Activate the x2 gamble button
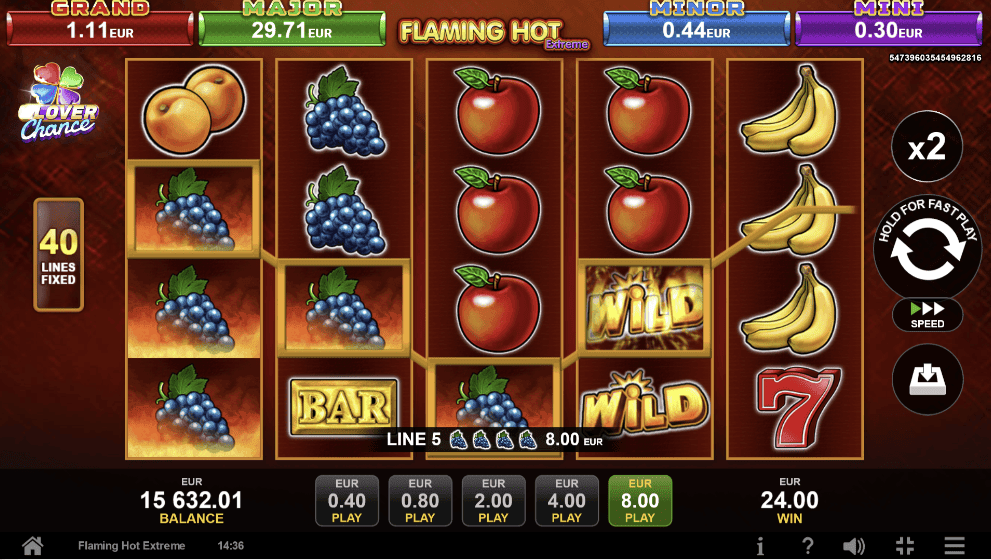Screen dimensions: 991x560 tap(926, 148)
